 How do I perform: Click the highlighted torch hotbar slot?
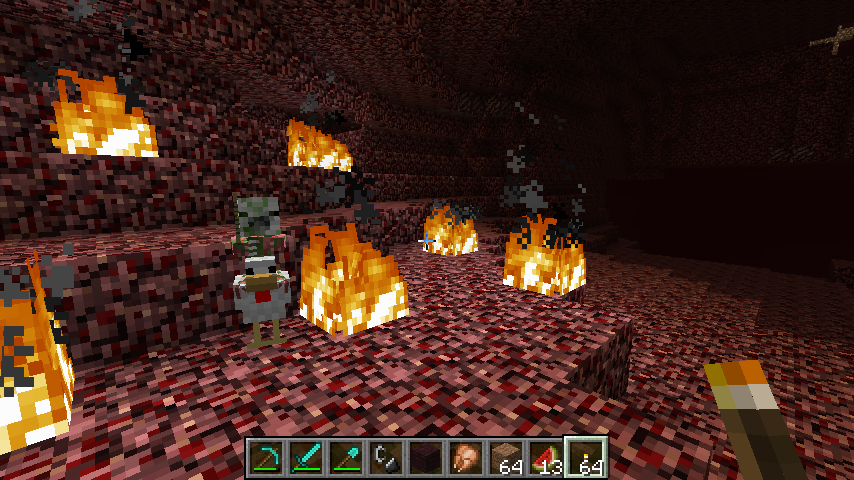[x=586, y=458]
